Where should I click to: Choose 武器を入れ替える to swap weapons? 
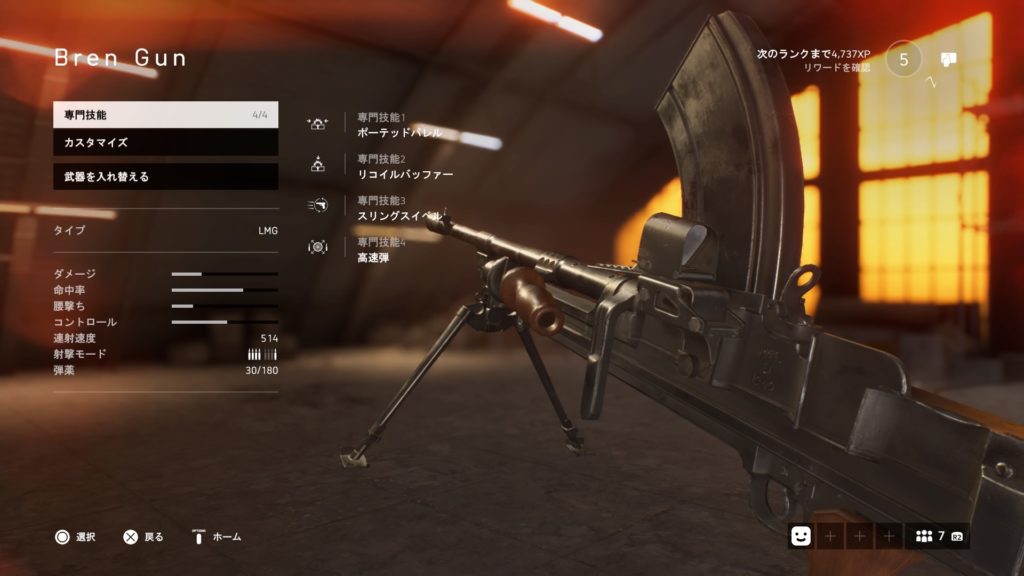(165, 177)
